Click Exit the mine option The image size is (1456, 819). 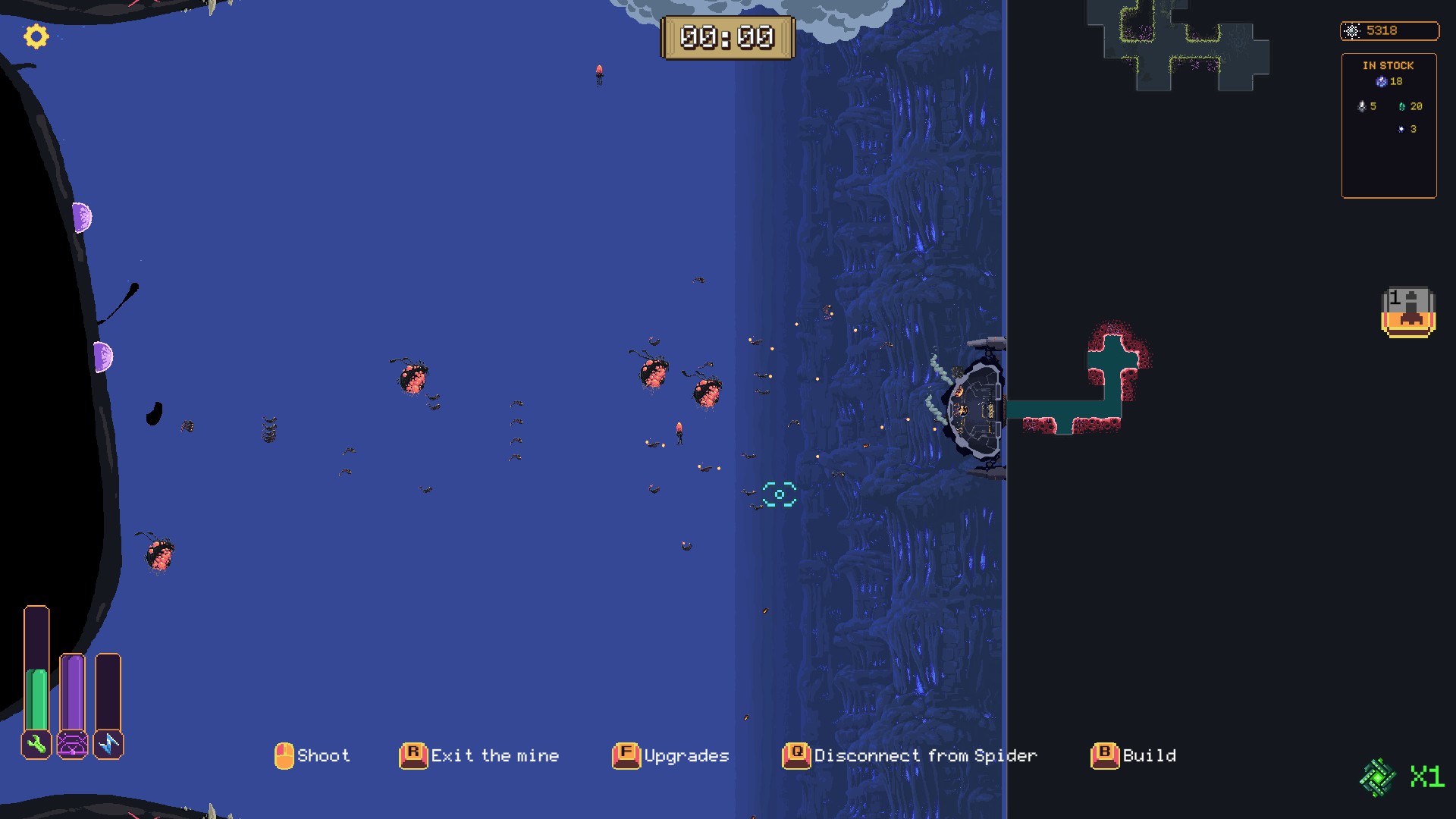[494, 755]
